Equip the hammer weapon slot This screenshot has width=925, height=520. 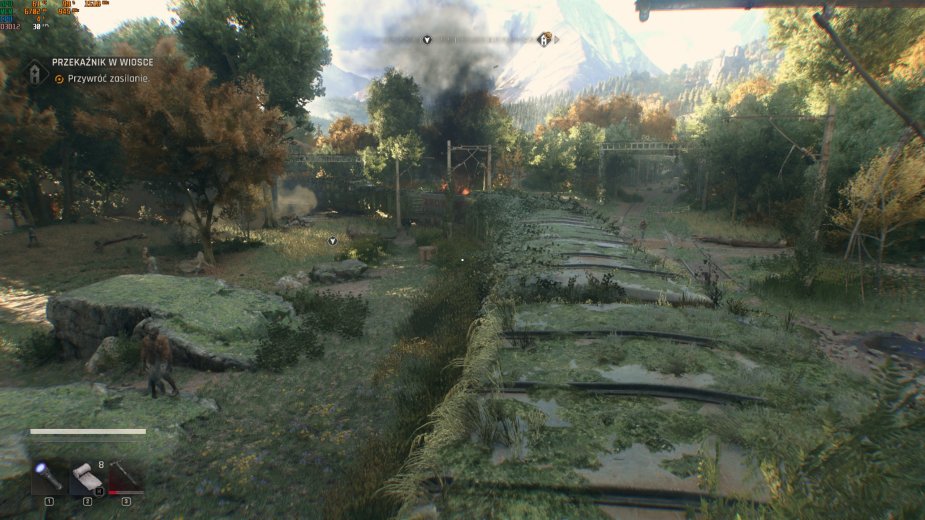point(126,477)
